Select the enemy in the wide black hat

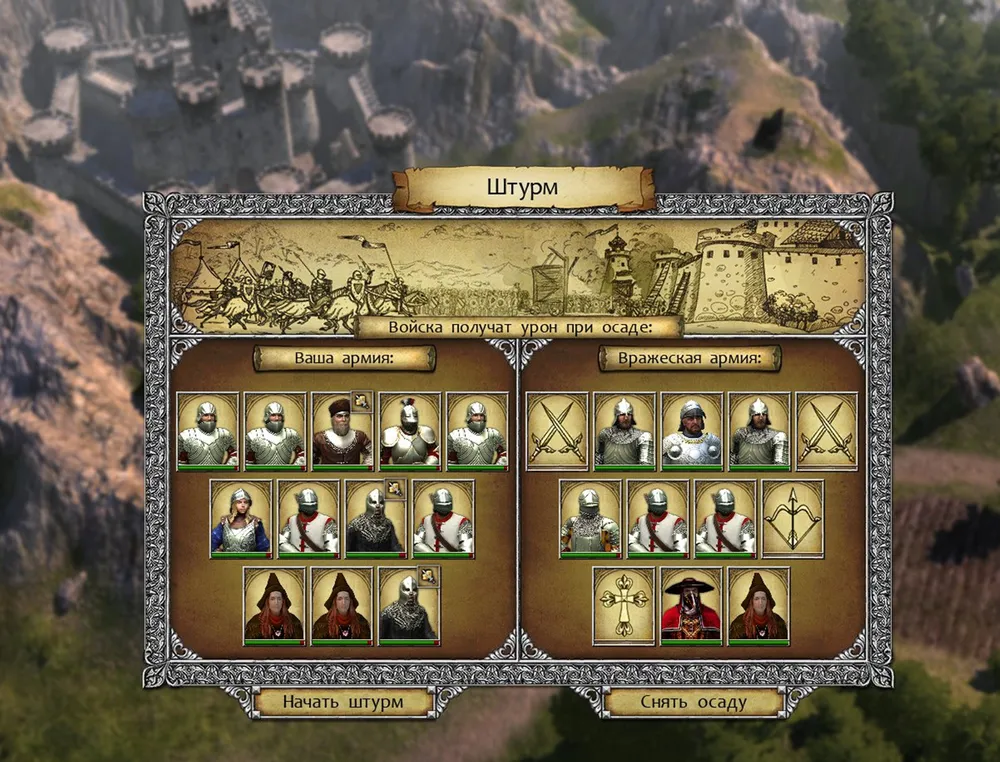[691, 606]
